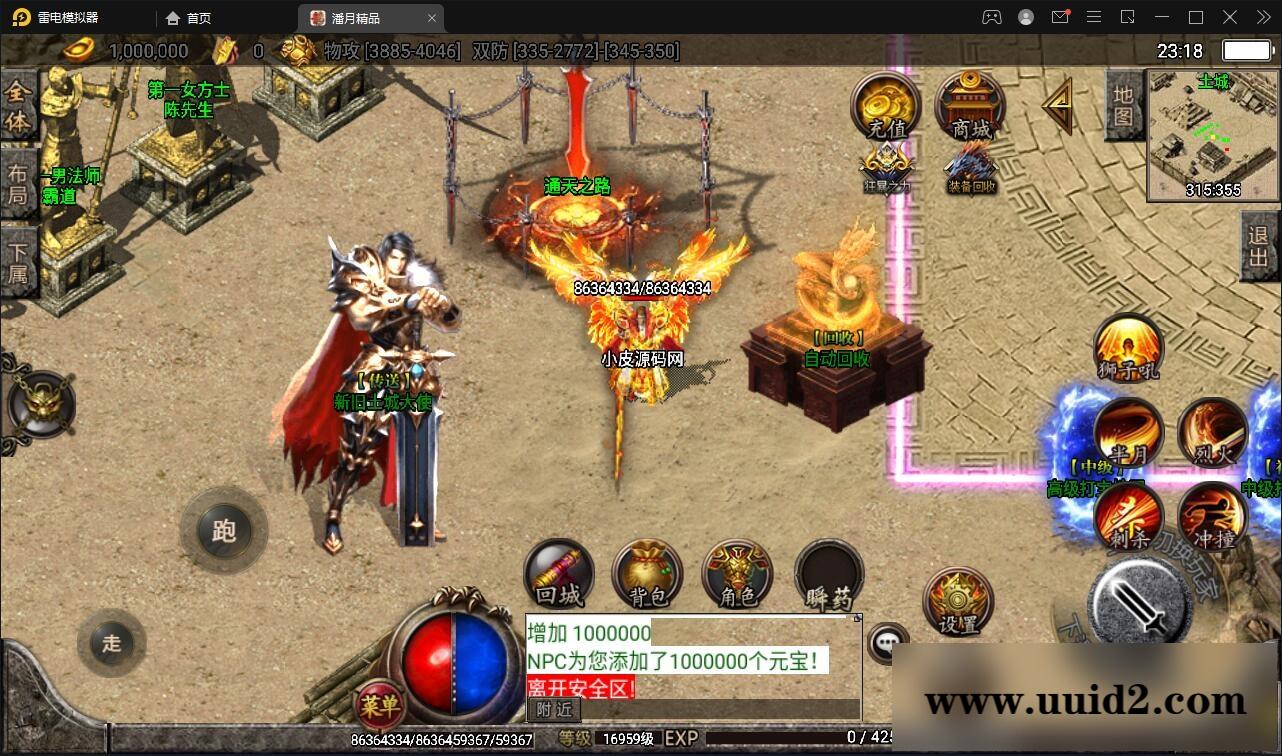Select the 狮子吼 (Lion Roar) skill icon
Screen dimensions: 1282x756
point(1128,347)
